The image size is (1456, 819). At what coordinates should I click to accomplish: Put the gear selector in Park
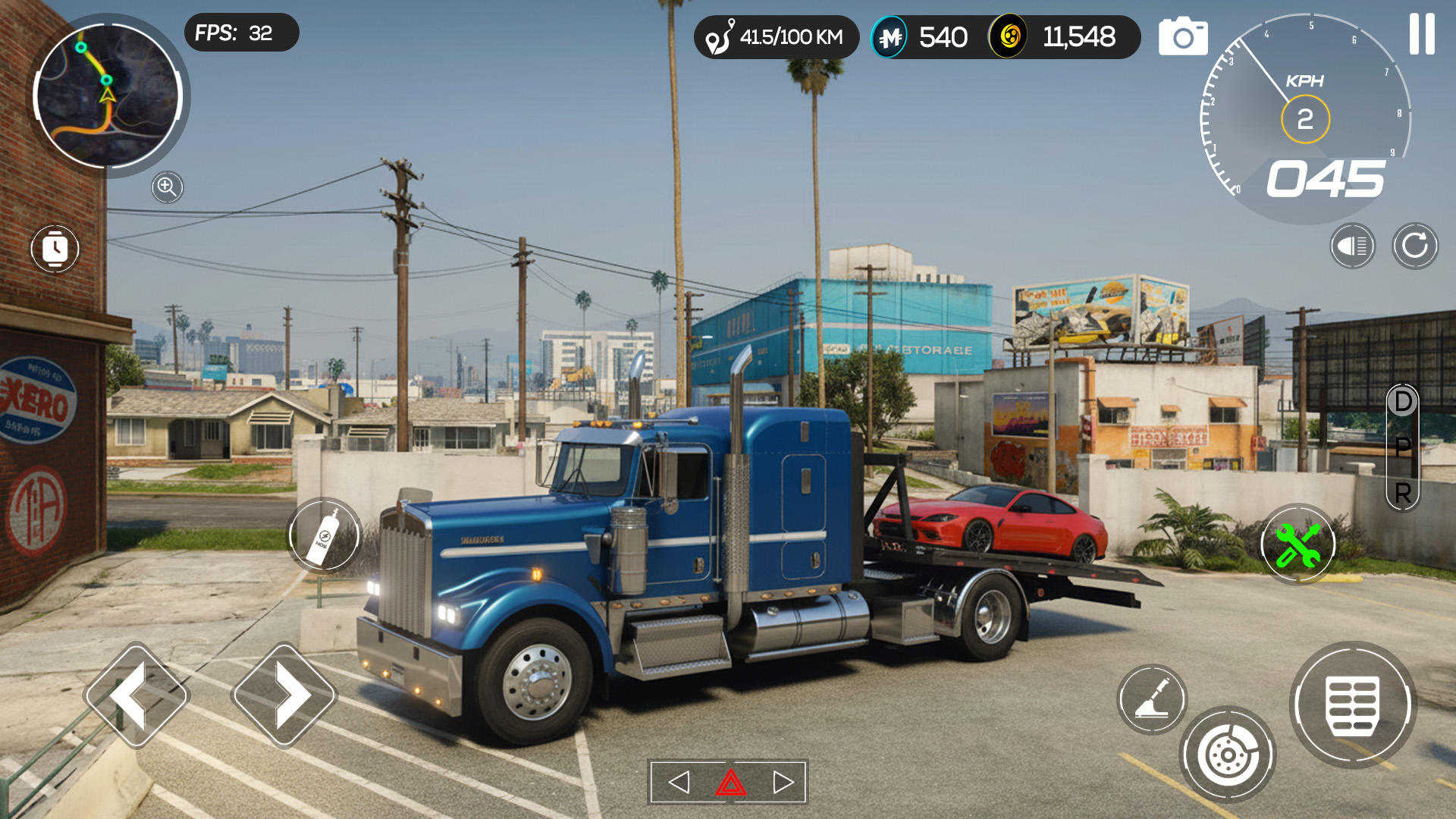click(x=1403, y=447)
